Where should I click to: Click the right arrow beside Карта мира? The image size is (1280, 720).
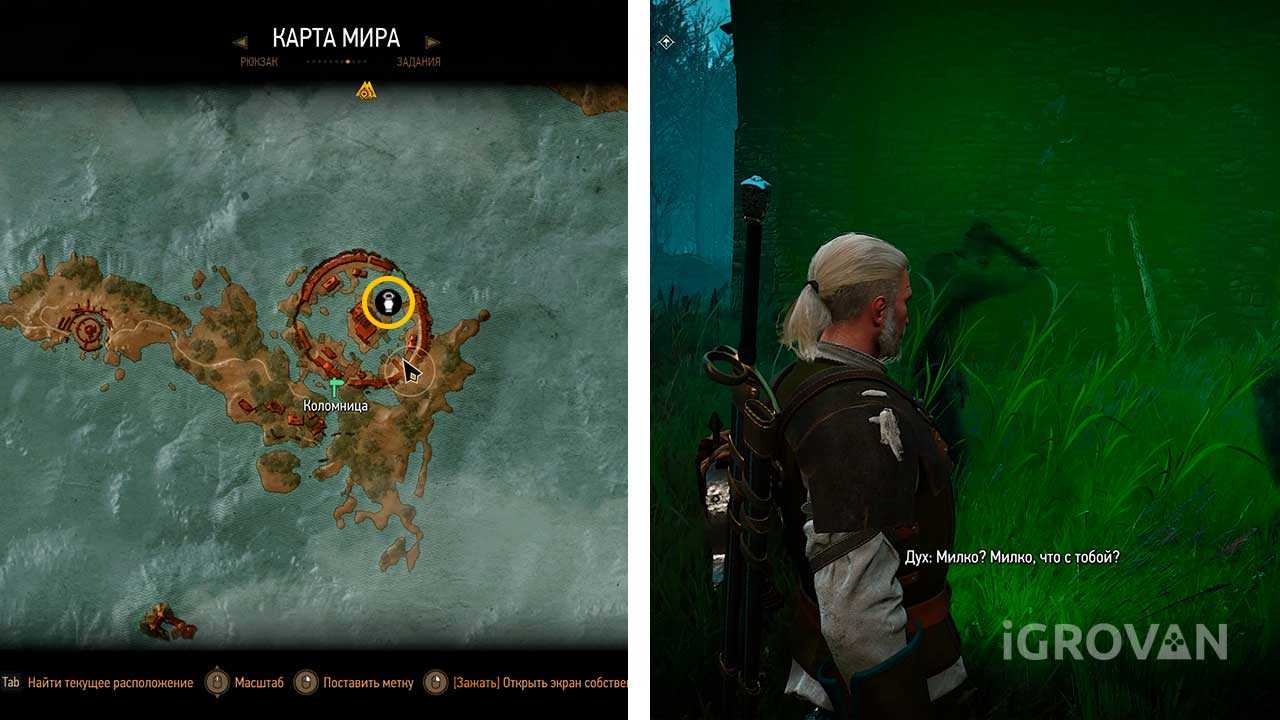432,42
